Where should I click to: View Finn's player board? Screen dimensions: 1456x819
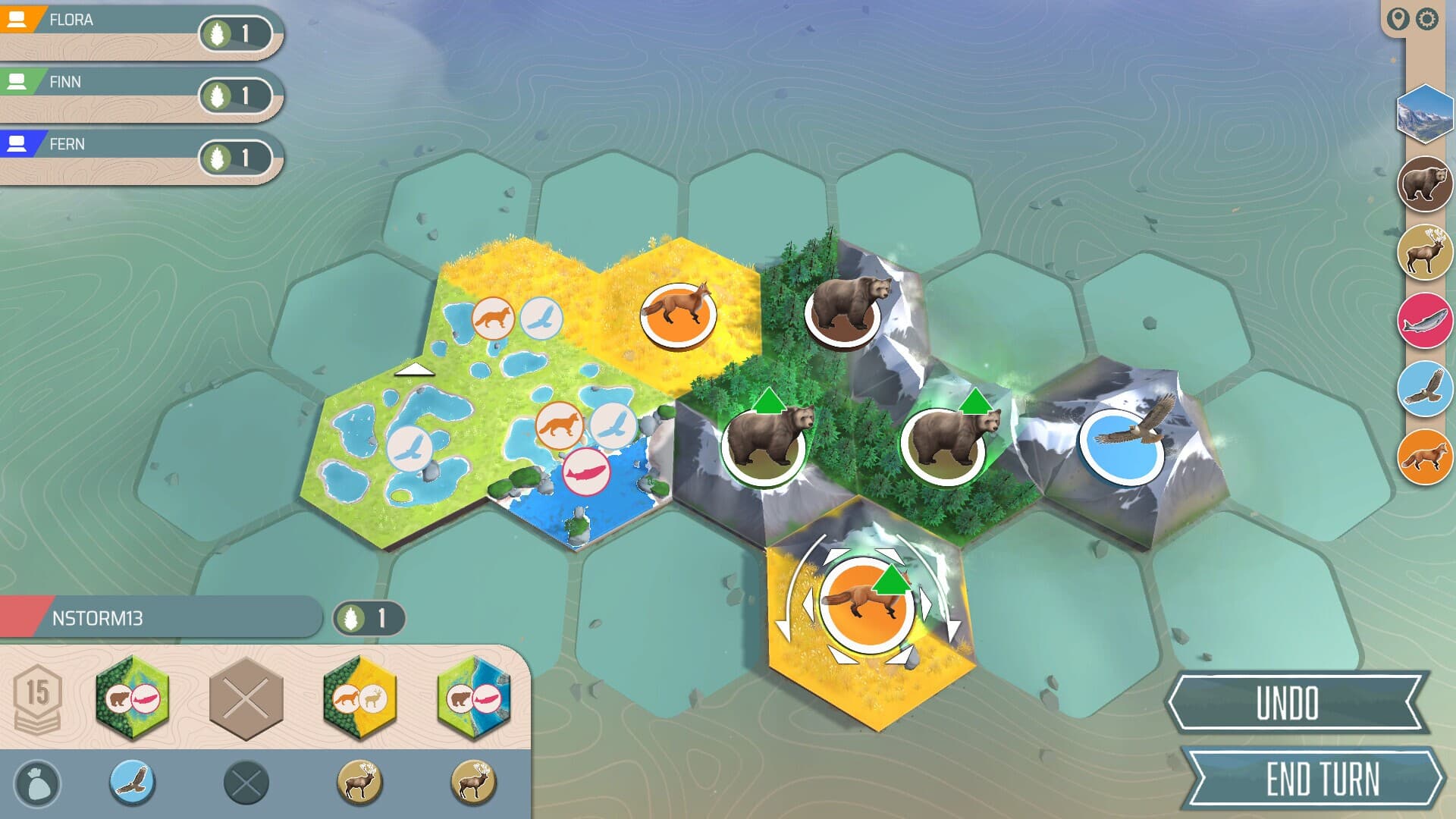point(136,94)
